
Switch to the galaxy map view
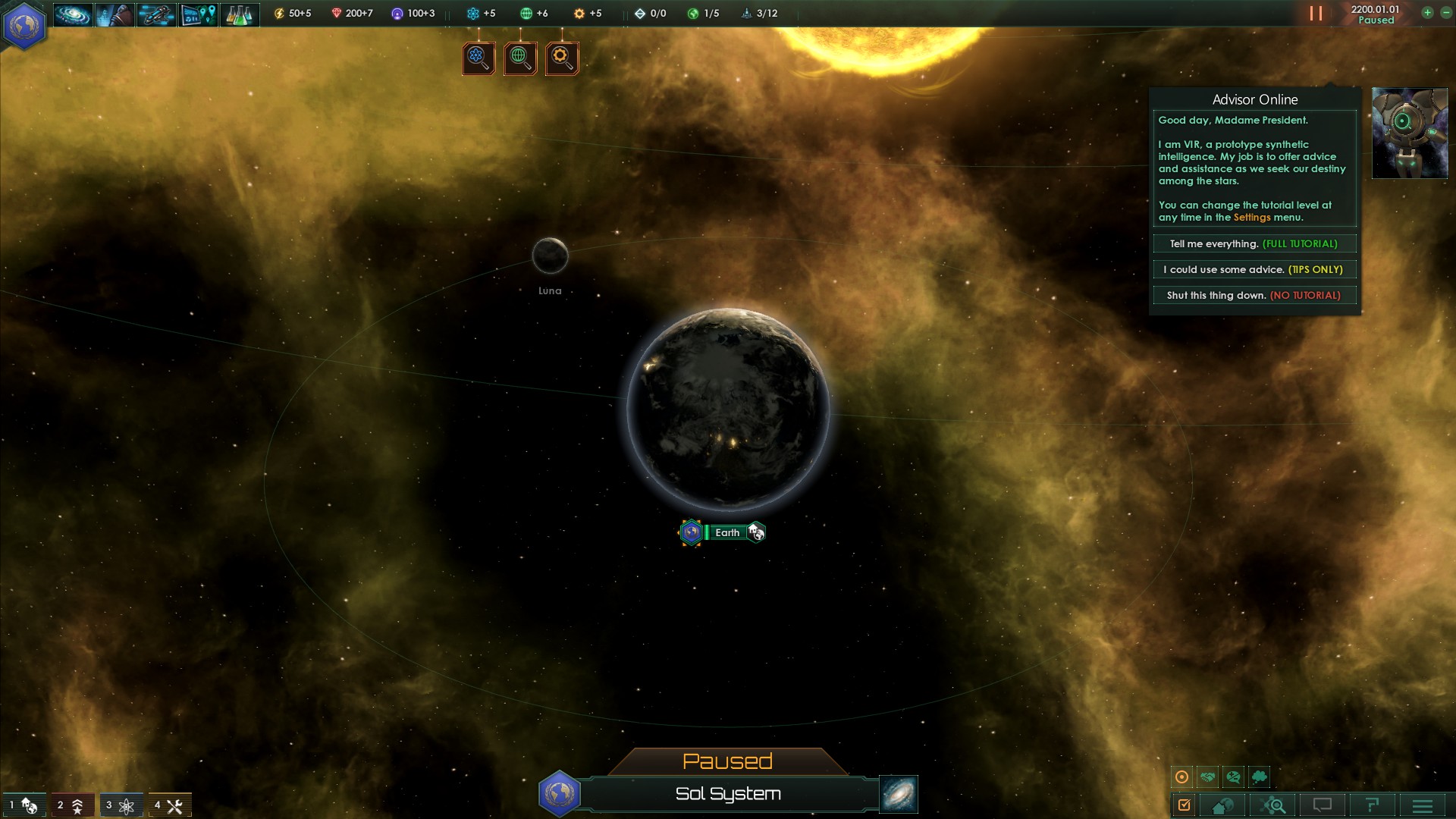point(899,794)
